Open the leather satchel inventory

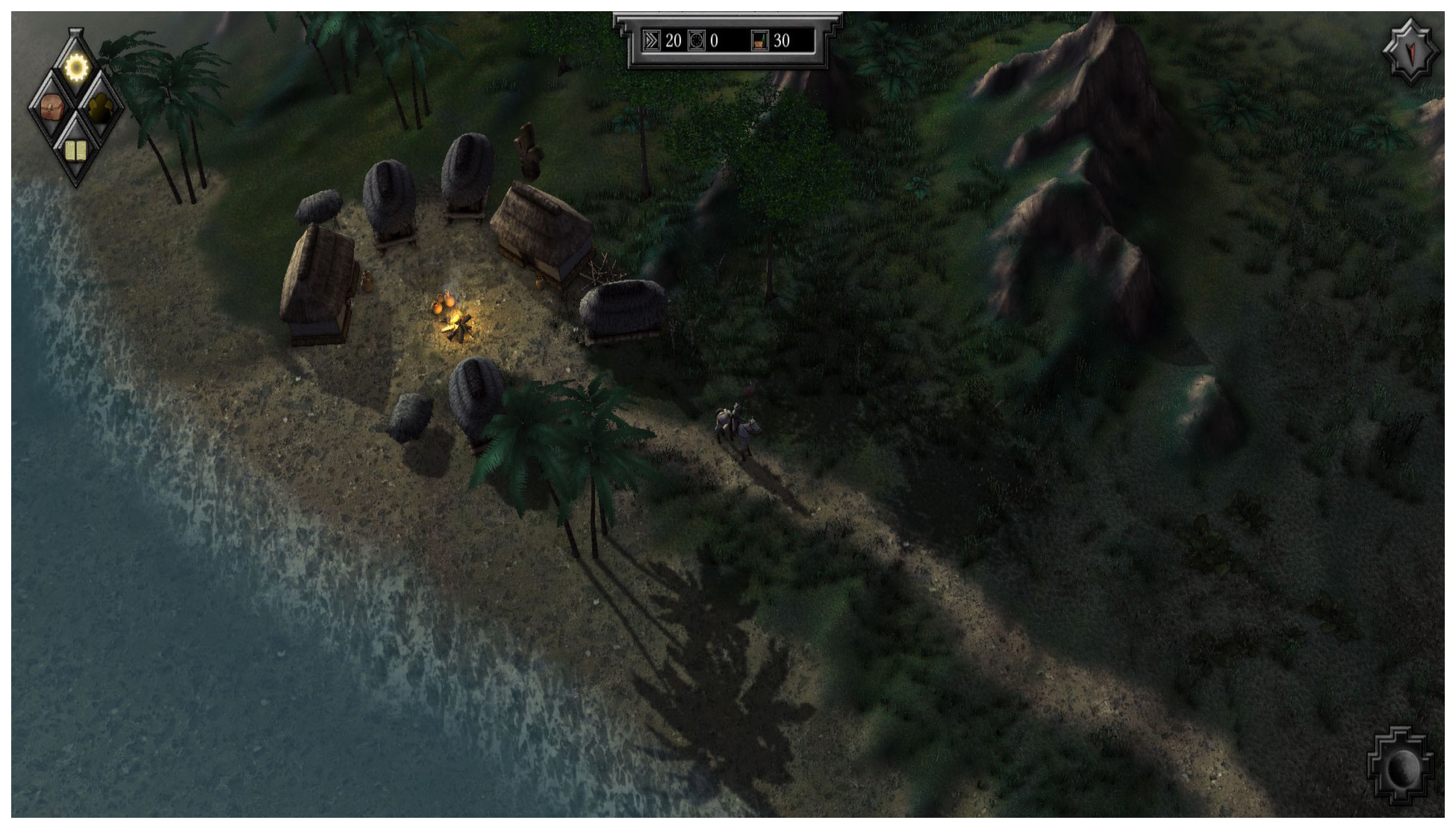tap(52, 108)
